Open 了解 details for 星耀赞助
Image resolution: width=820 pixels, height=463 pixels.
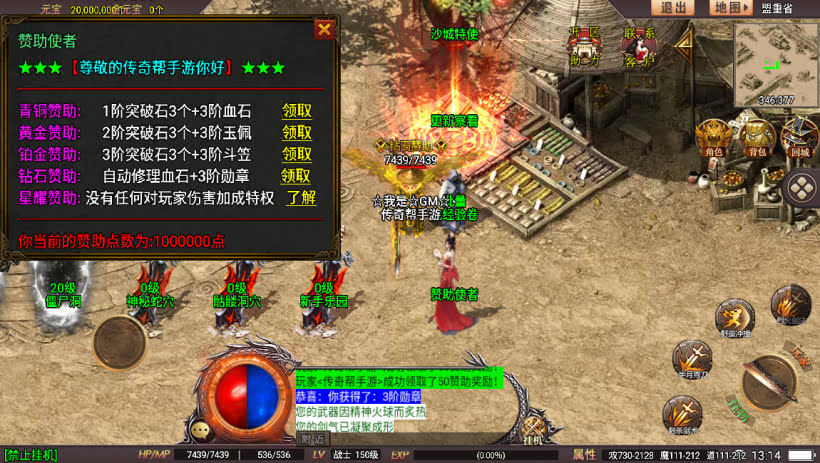[300, 198]
